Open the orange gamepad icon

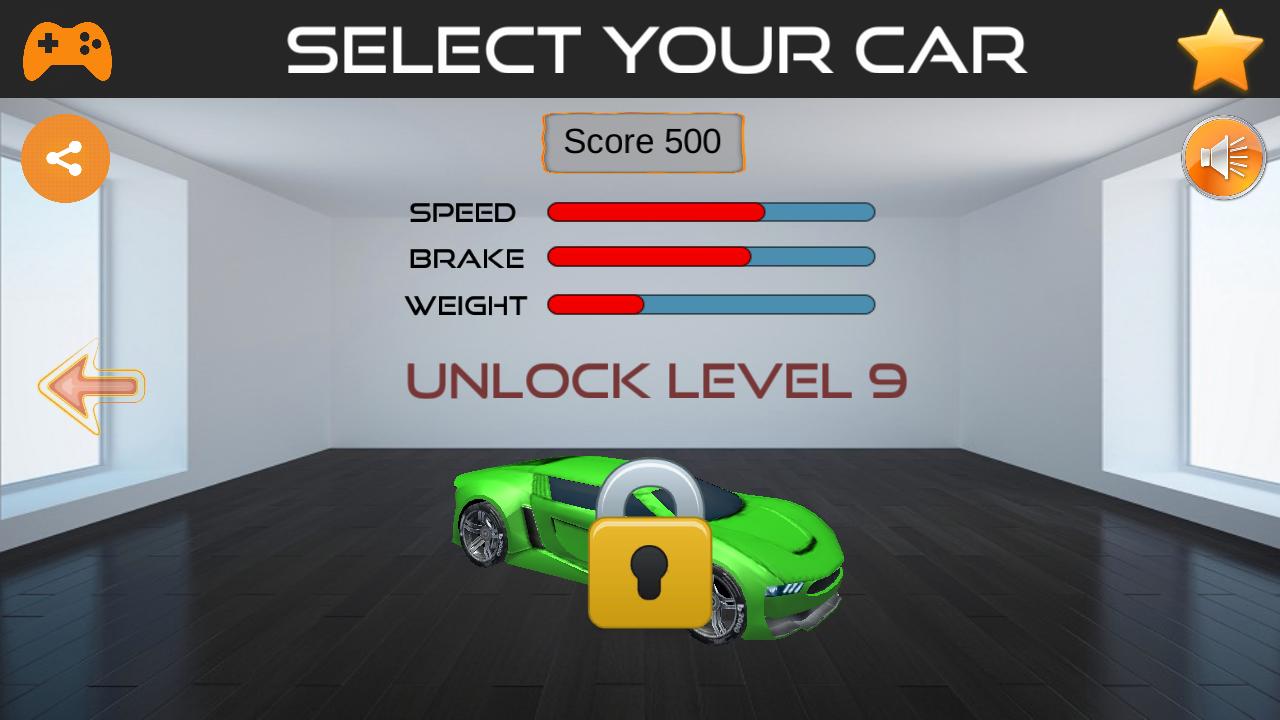[67, 50]
